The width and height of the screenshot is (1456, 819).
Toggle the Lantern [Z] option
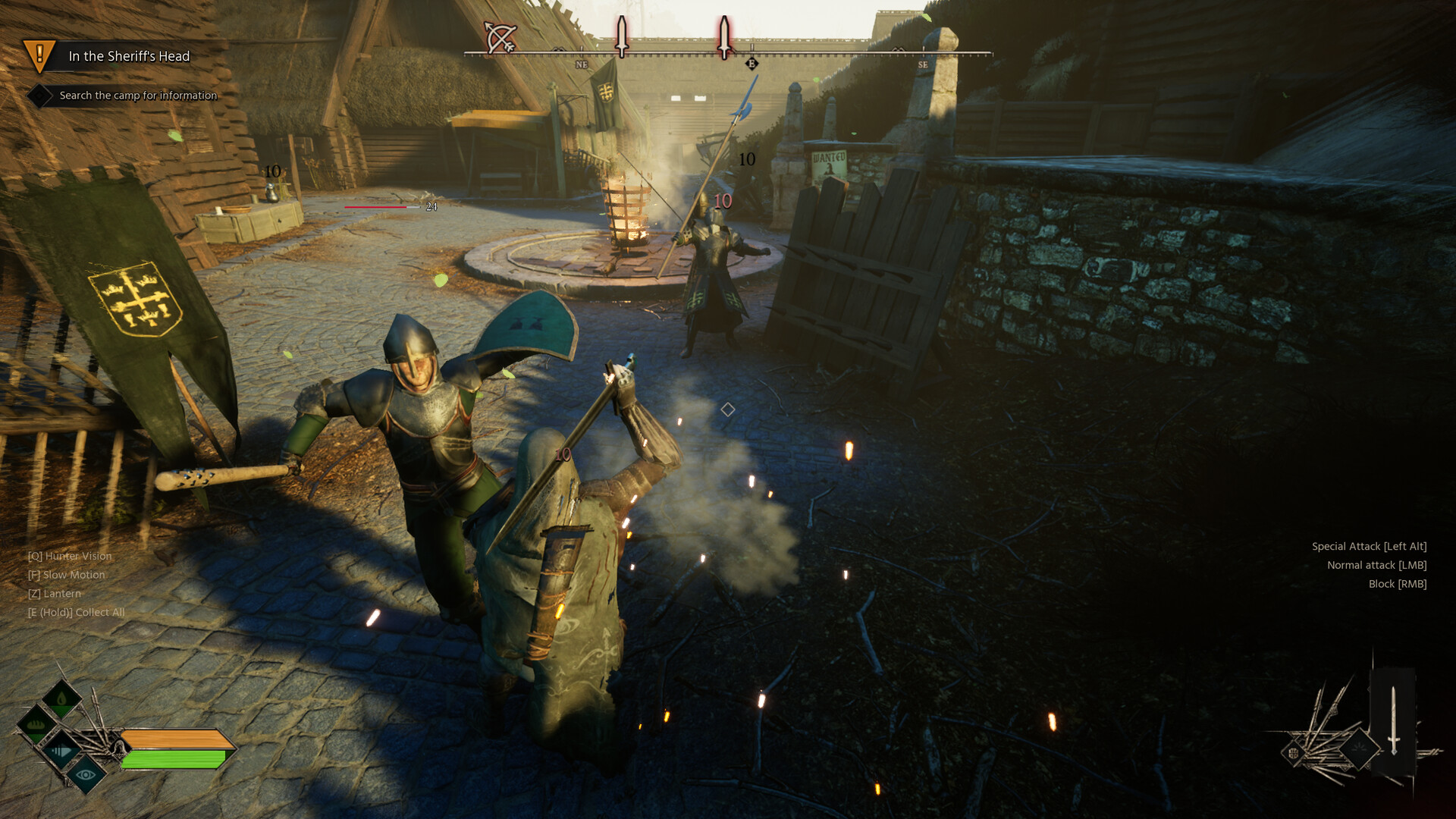click(55, 594)
